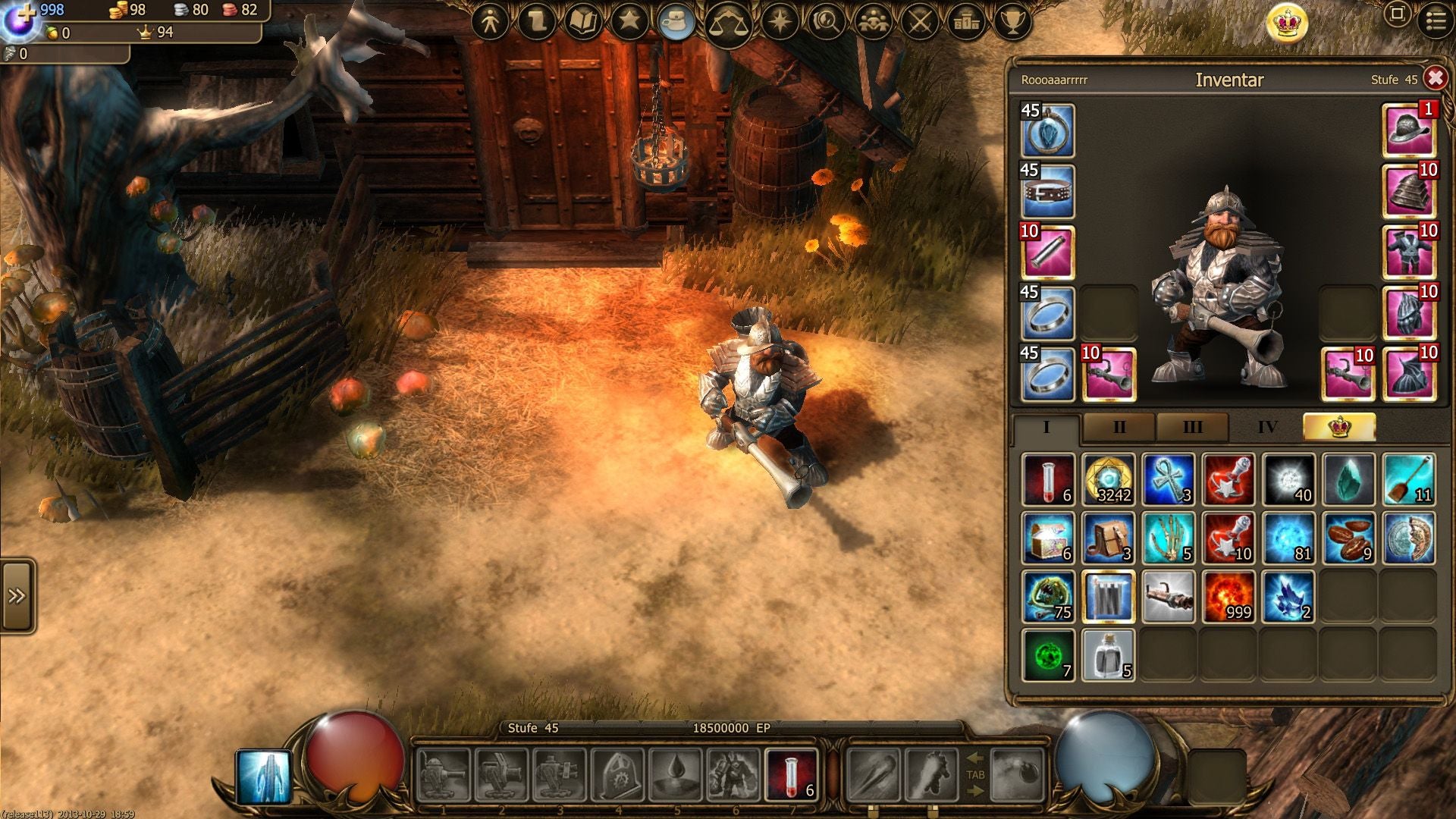This screenshot has width=1456, height=819.
Task: Select the equipped amulet slot
Action: 1048,130
